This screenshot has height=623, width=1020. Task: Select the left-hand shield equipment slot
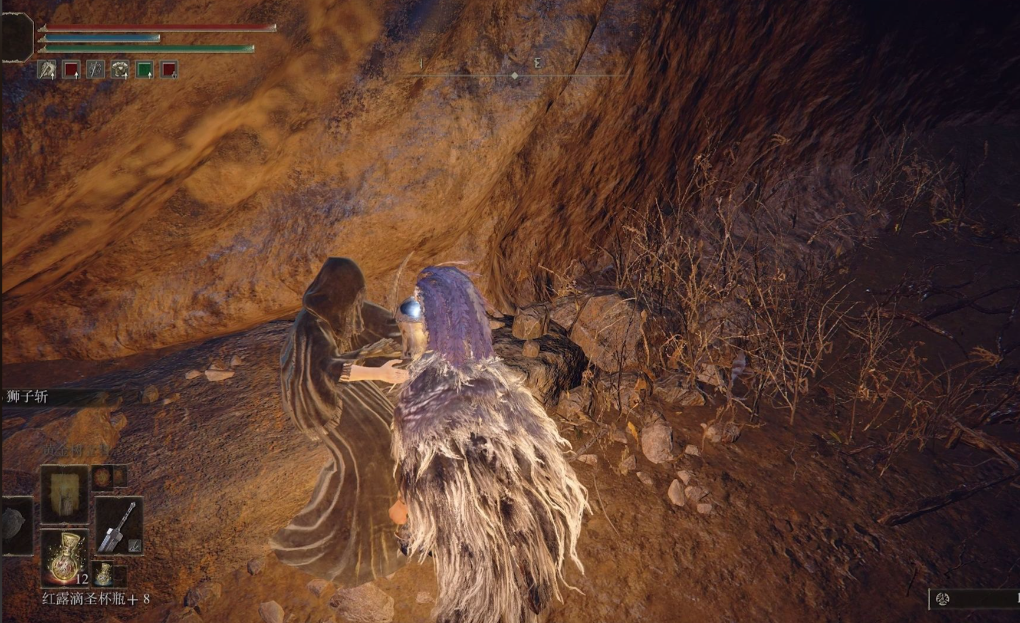(x=16, y=525)
